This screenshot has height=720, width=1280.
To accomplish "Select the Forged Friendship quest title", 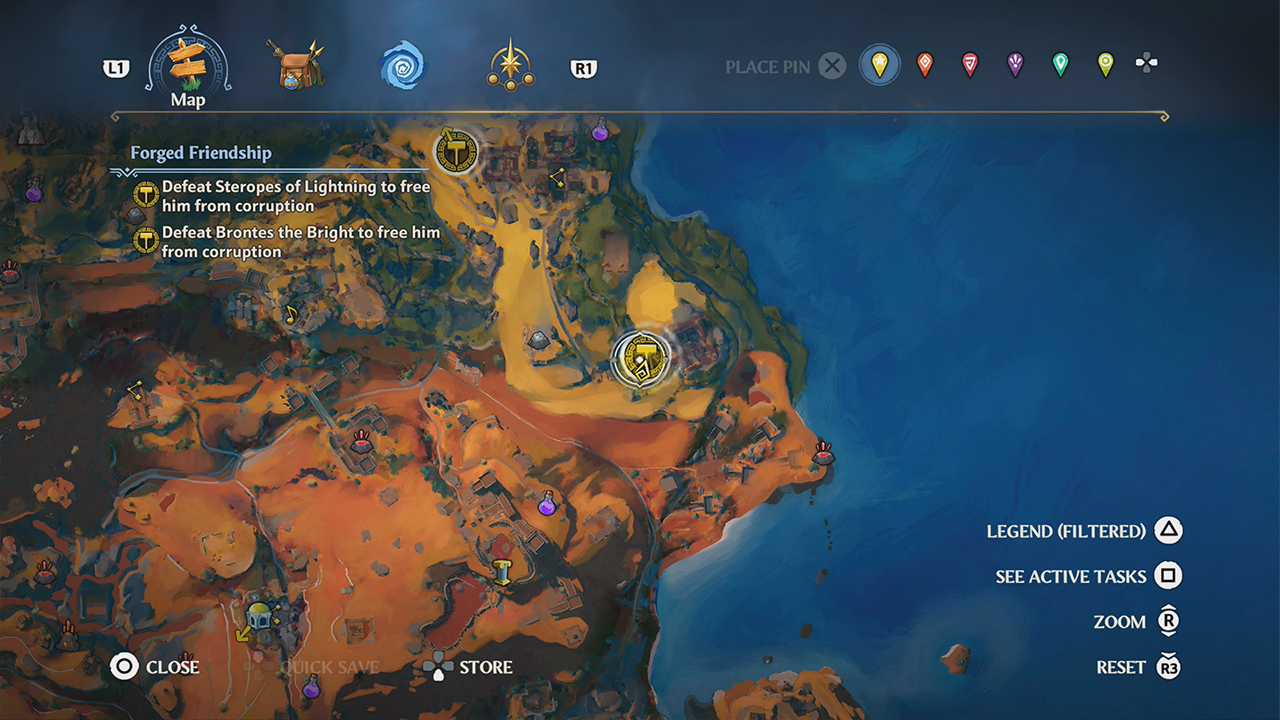I will tap(201, 153).
